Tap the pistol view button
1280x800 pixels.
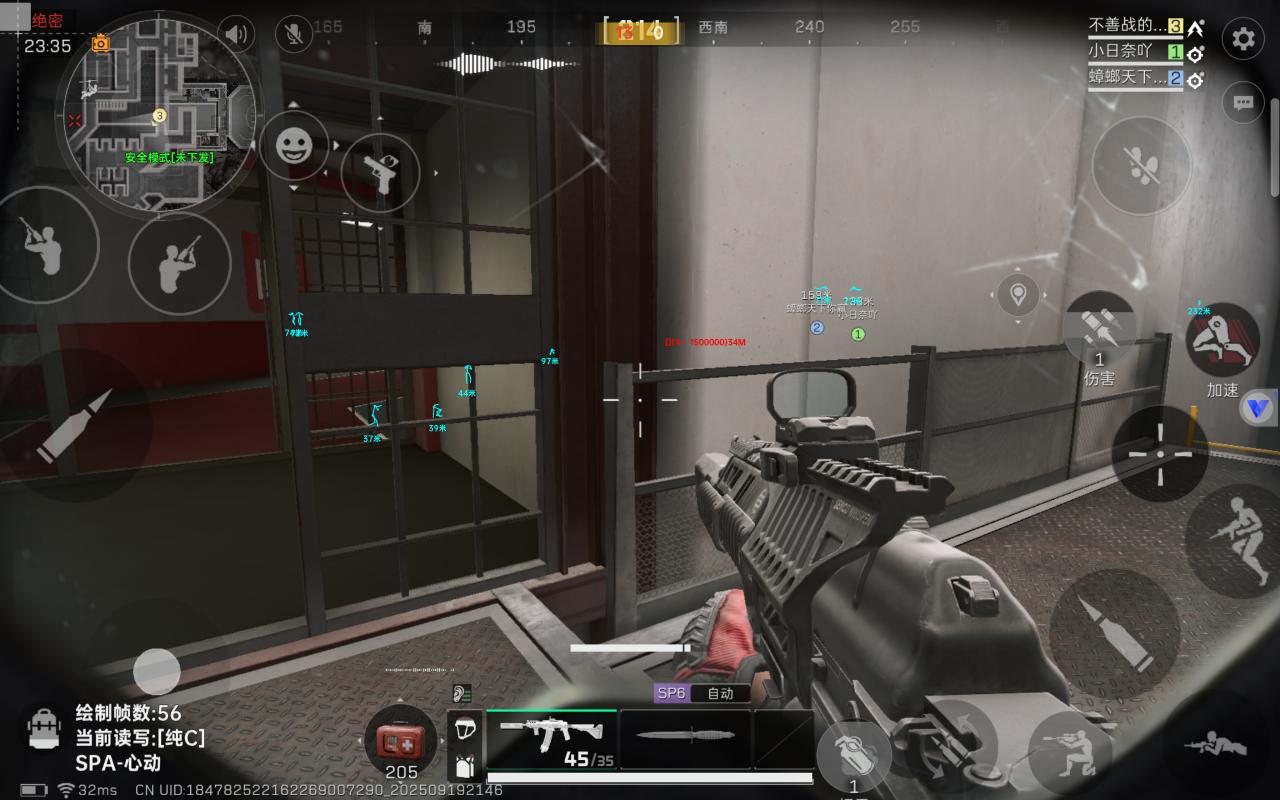pyautogui.click(x=380, y=172)
